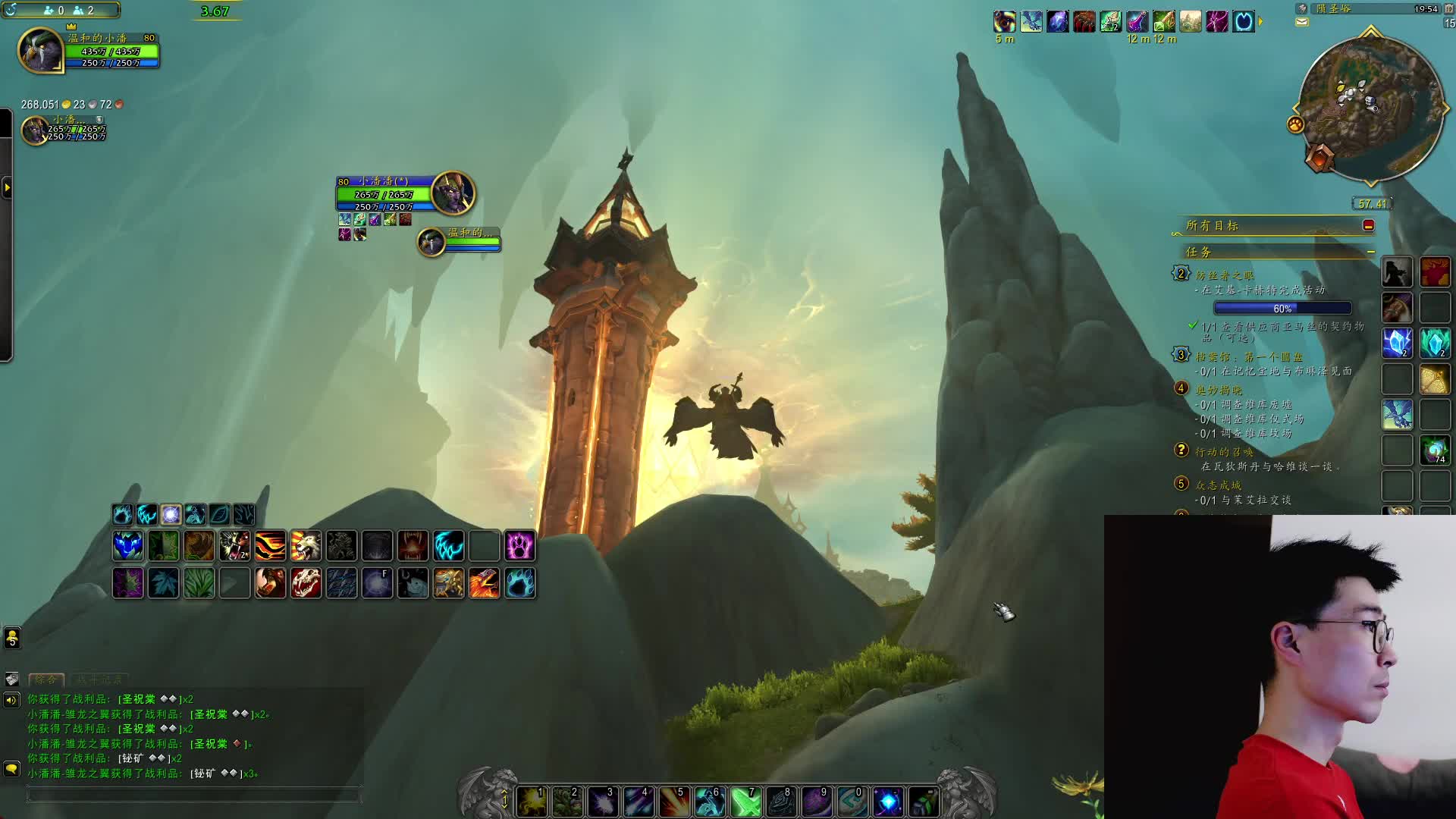Image resolution: width=1456 pixels, height=819 pixels.
Task: Use the blue glowing crystal ability
Action: [x=887, y=802]
